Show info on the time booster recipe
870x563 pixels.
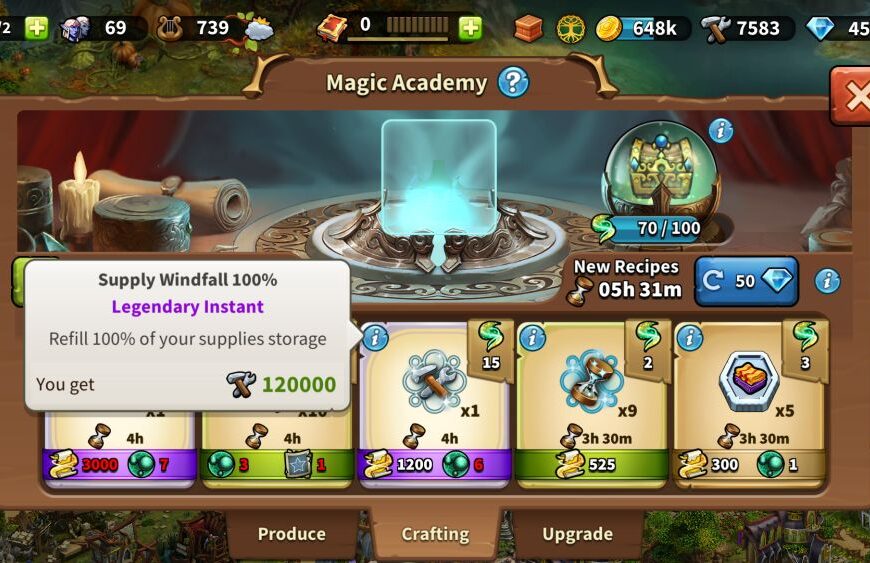(x=532, y=338)
